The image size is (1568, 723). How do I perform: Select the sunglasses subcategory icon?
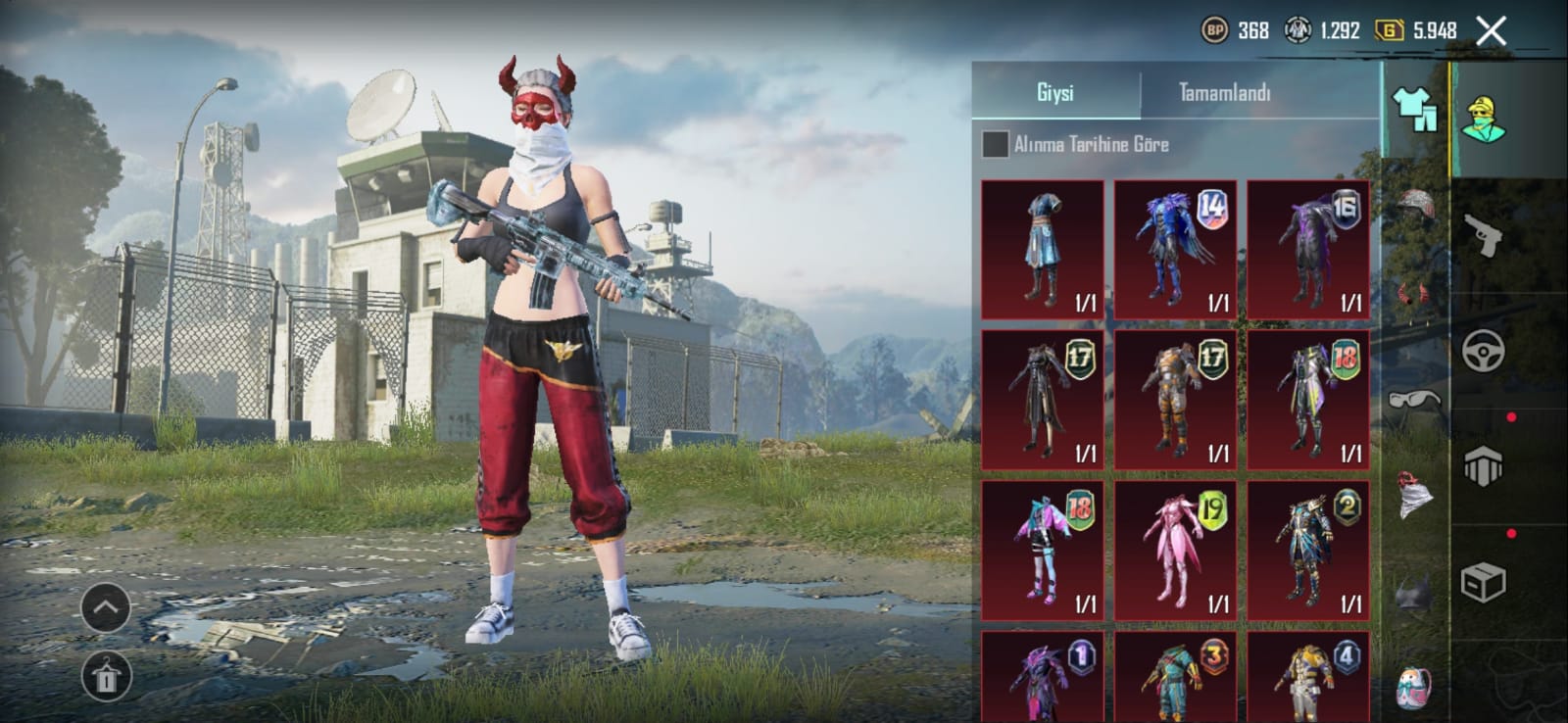click(x=1414, y=400)
